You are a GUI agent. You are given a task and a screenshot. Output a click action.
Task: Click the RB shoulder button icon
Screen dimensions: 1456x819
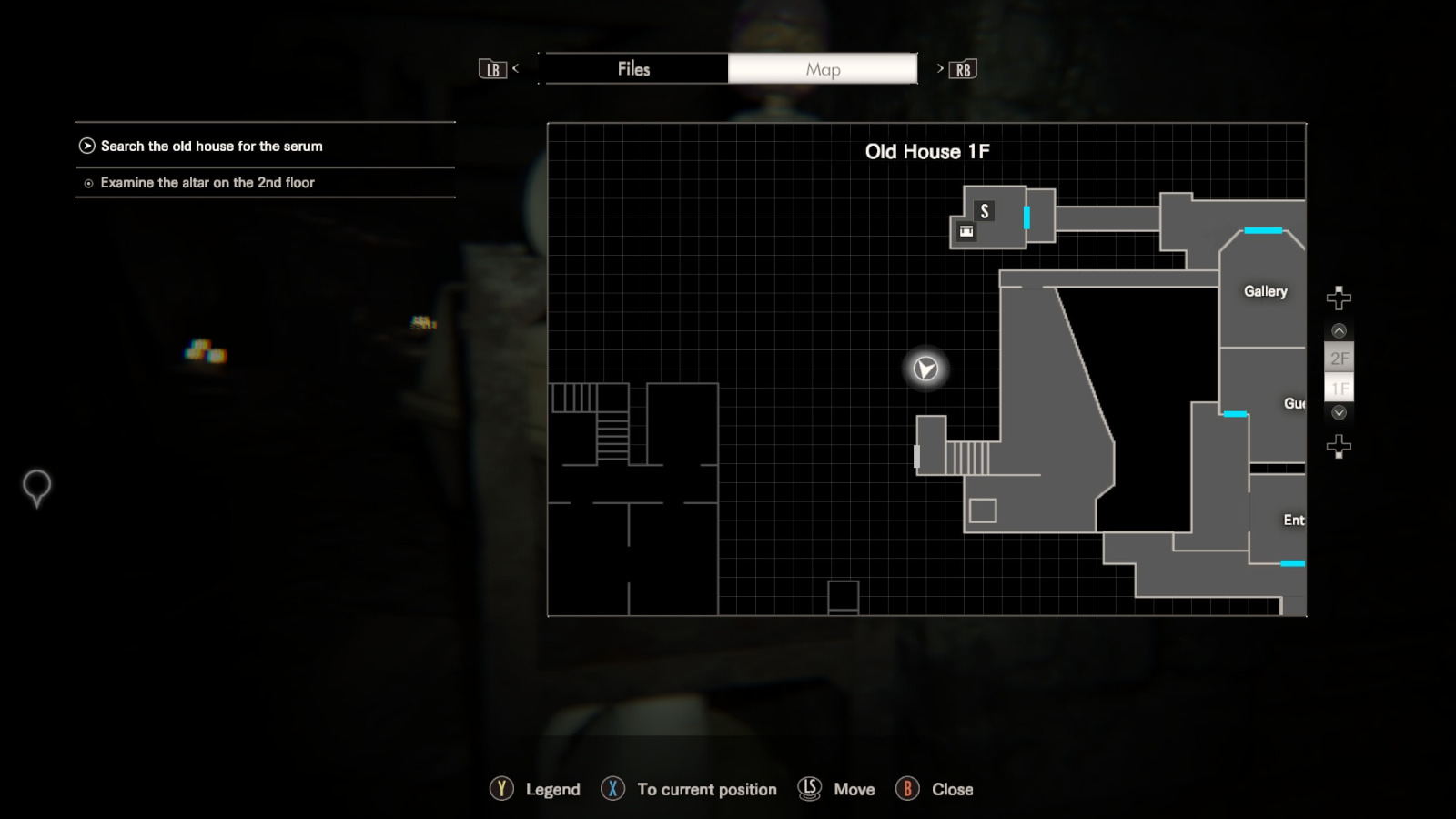962,68
